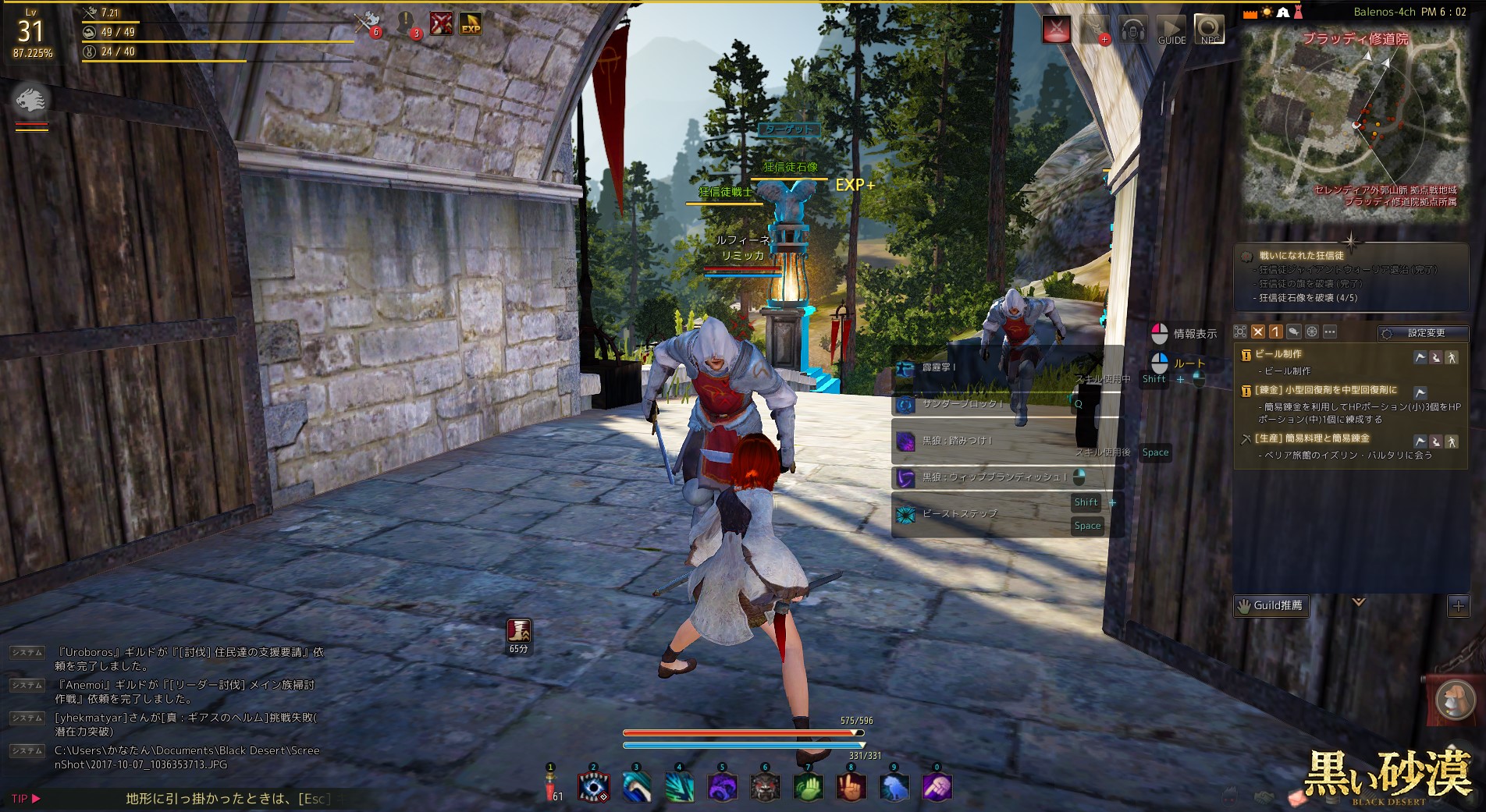Activate the purple pointing hand in slot 0
The image size is (1486, 812).
pos(937,787)
